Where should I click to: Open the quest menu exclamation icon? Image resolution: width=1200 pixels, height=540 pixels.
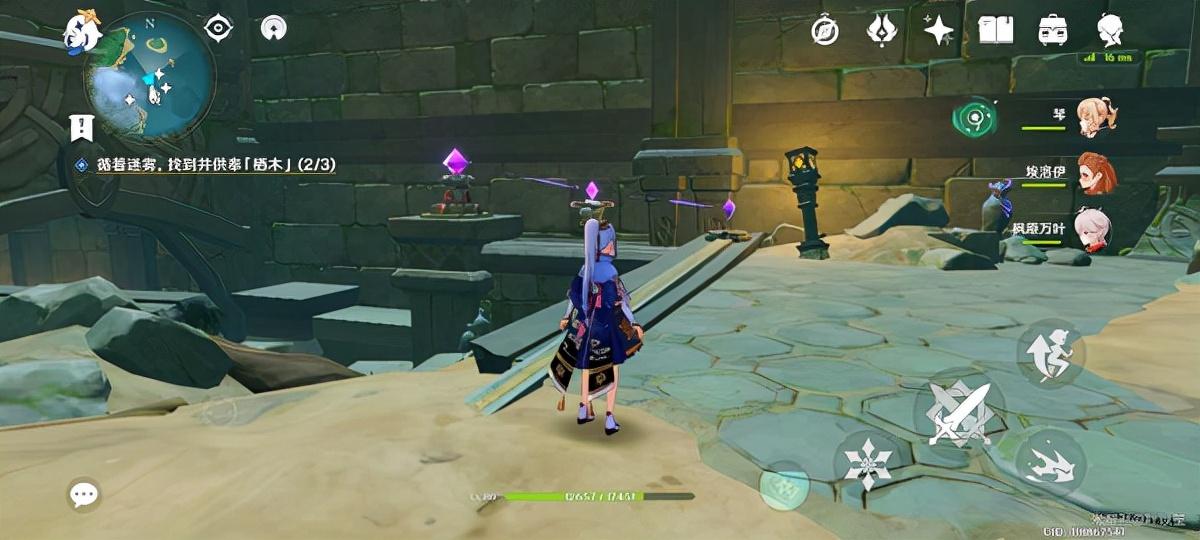(x=82, y=127)
